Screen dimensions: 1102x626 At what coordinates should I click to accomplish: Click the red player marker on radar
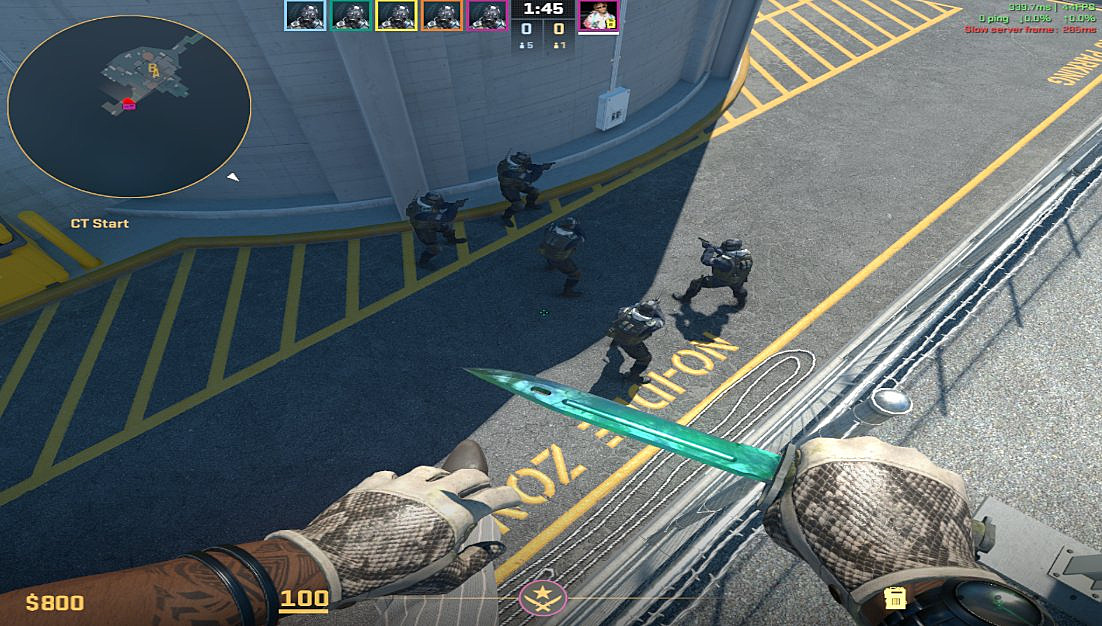click(129, 104)
